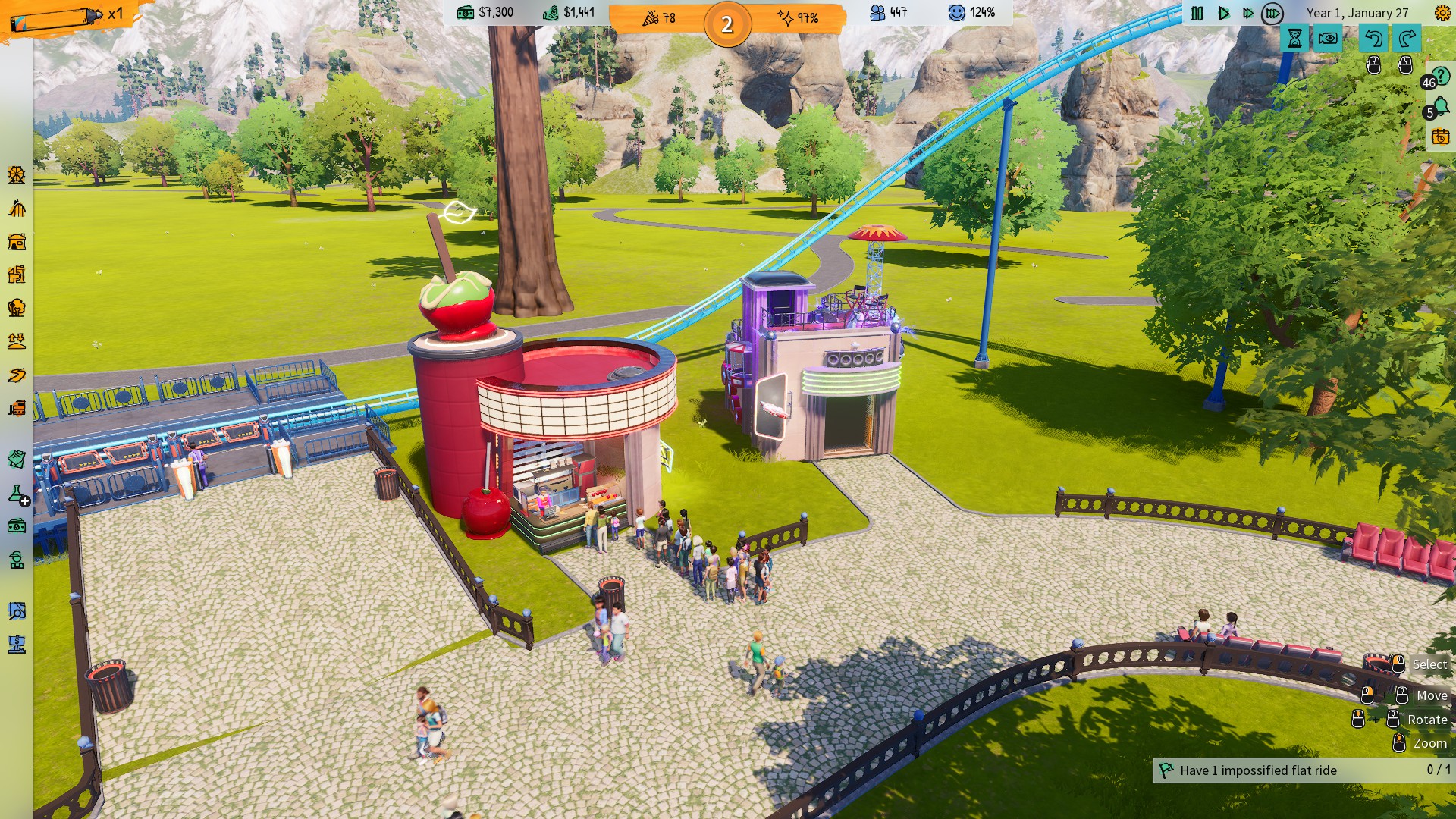Image resolution: width=1456 pixels, height=819 pixels.
Task: Open the bell notifications list
Action: coord(1439,109)
